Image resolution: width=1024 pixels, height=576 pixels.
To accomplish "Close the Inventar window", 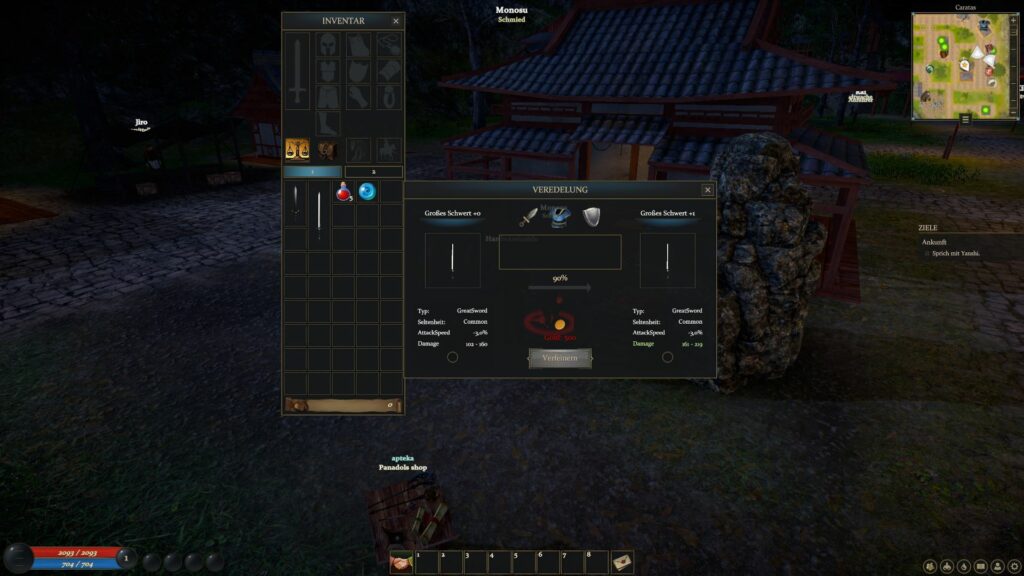I will point(396,21).
